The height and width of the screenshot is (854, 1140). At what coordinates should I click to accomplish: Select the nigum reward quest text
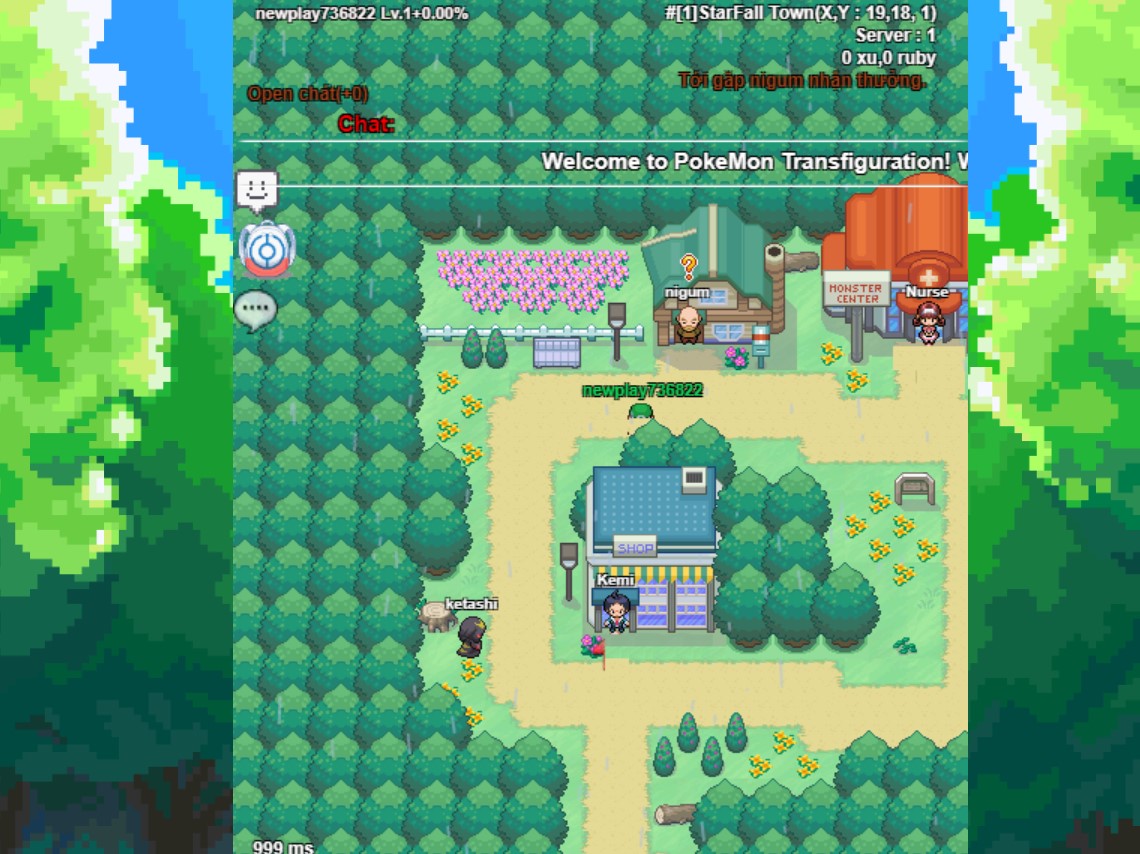[802, 80]
